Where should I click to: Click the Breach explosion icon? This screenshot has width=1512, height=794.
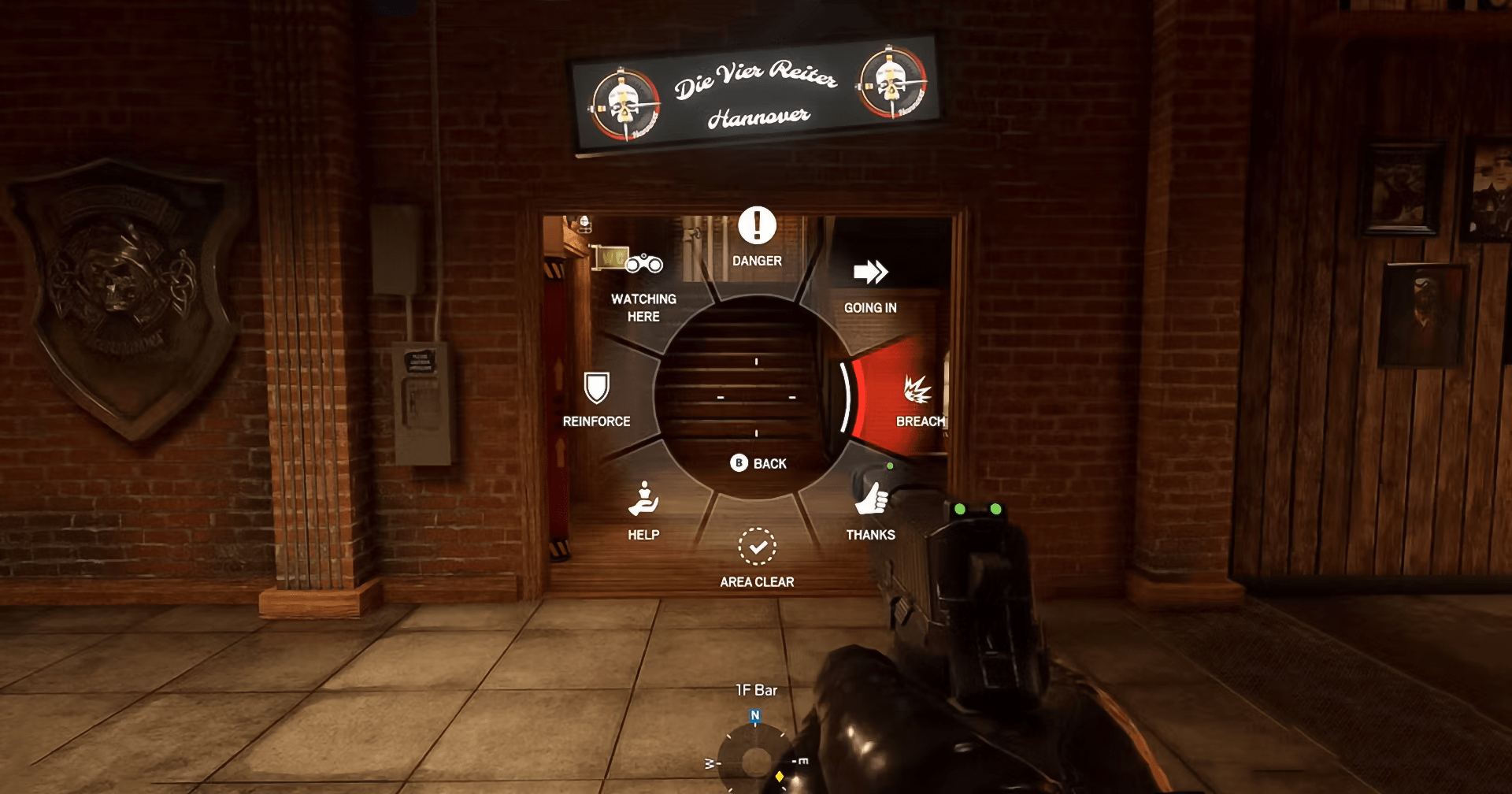(x=920, y=388)
